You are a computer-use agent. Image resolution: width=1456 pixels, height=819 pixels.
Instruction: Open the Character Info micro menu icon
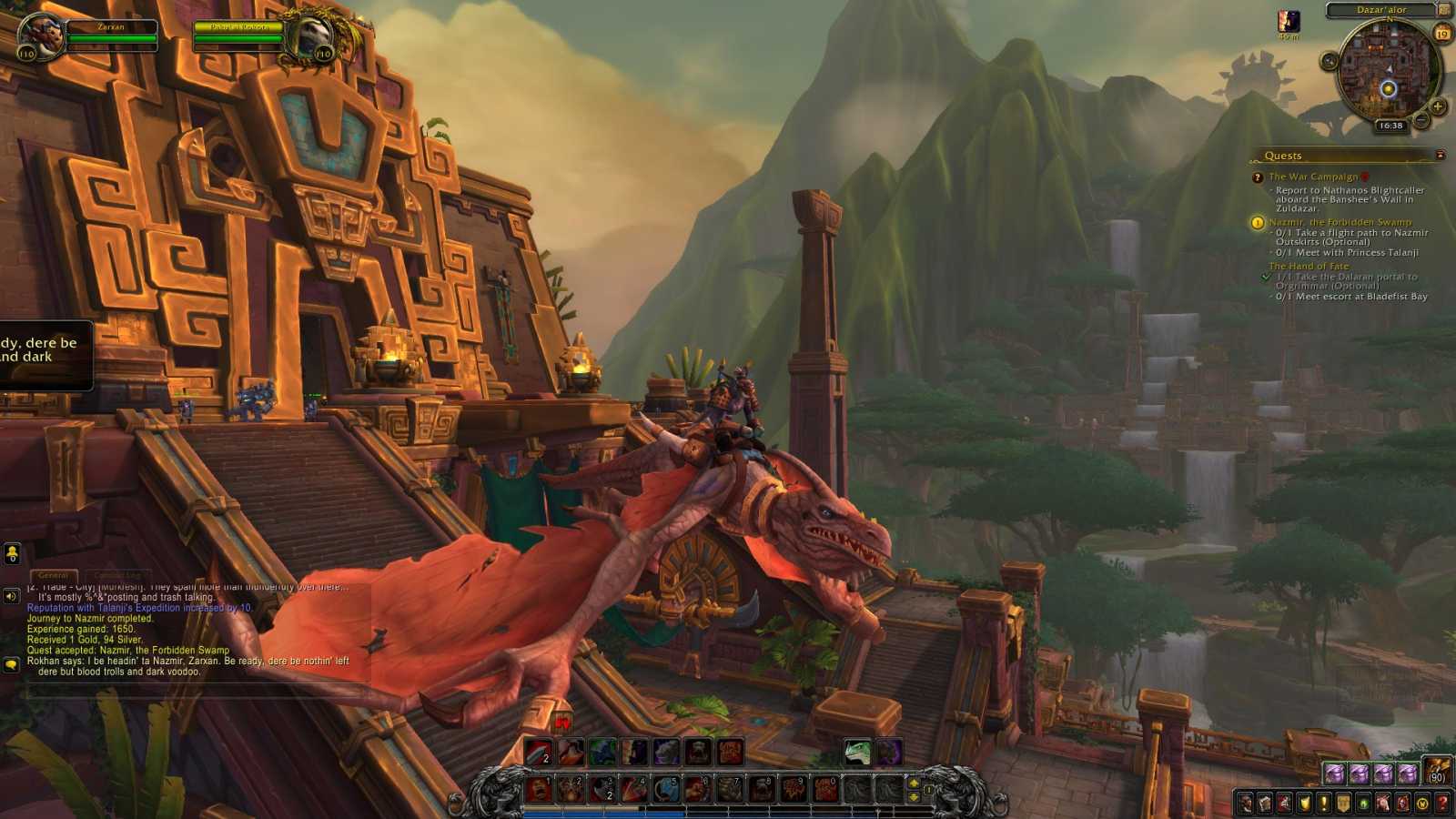click(x=1244, y=802)
